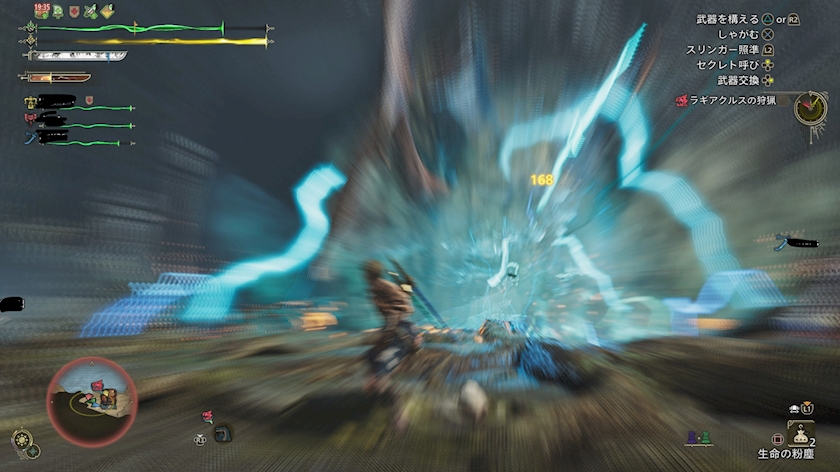The width and height of the screenshot is (840, 472).
Task: Select the 生命の粉塵 item slot
Action: [801, 433]
